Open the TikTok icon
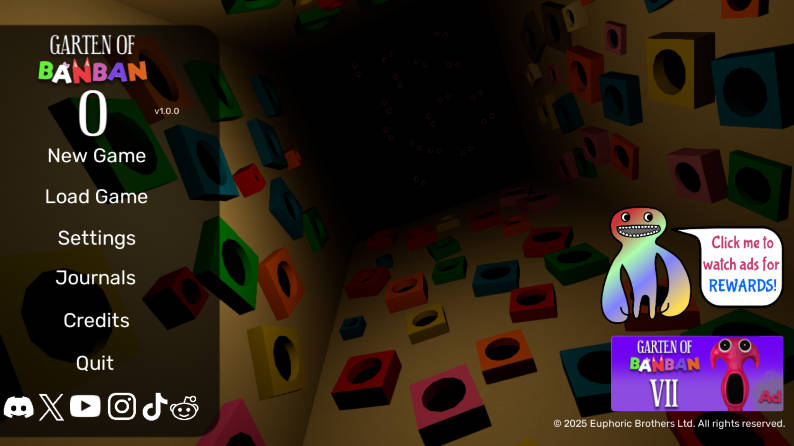The height and width of the screenshot is (446, 794). coord(154,406)
